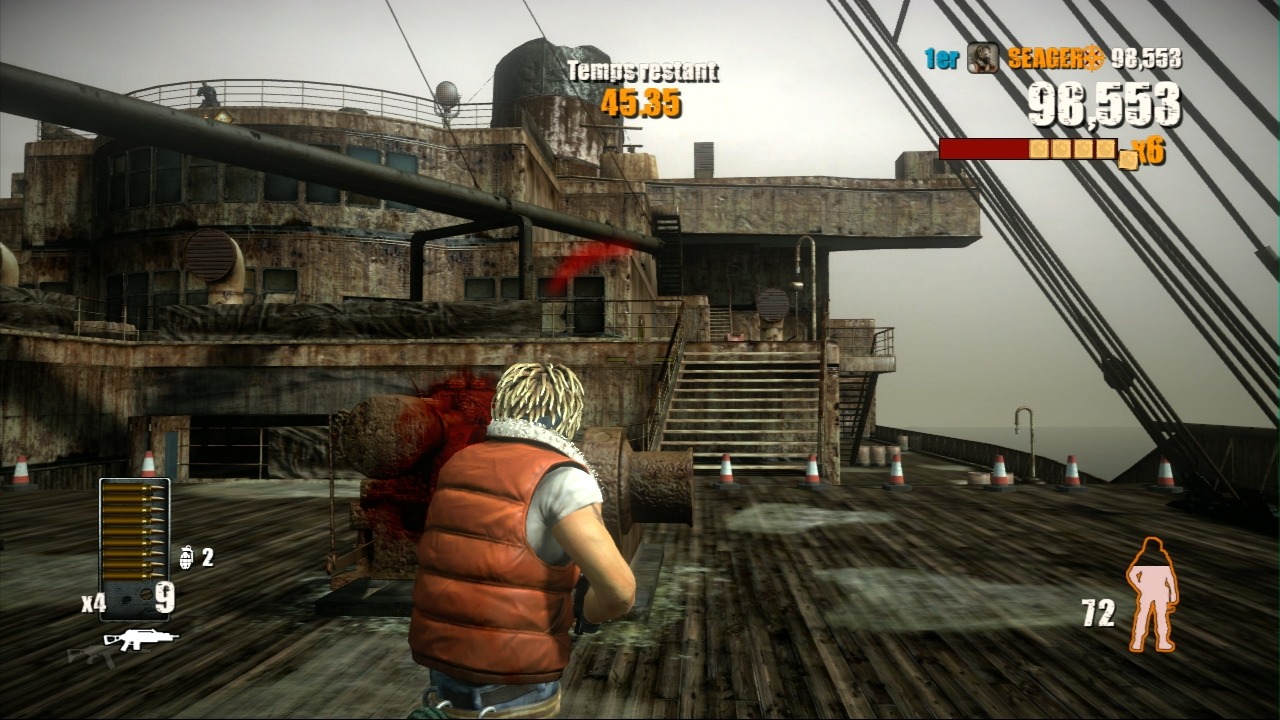The width and height of the screenshot is (1280, 720).
Task: Click the bullet magazine ammo panel
Action: (x=134, y=548)
